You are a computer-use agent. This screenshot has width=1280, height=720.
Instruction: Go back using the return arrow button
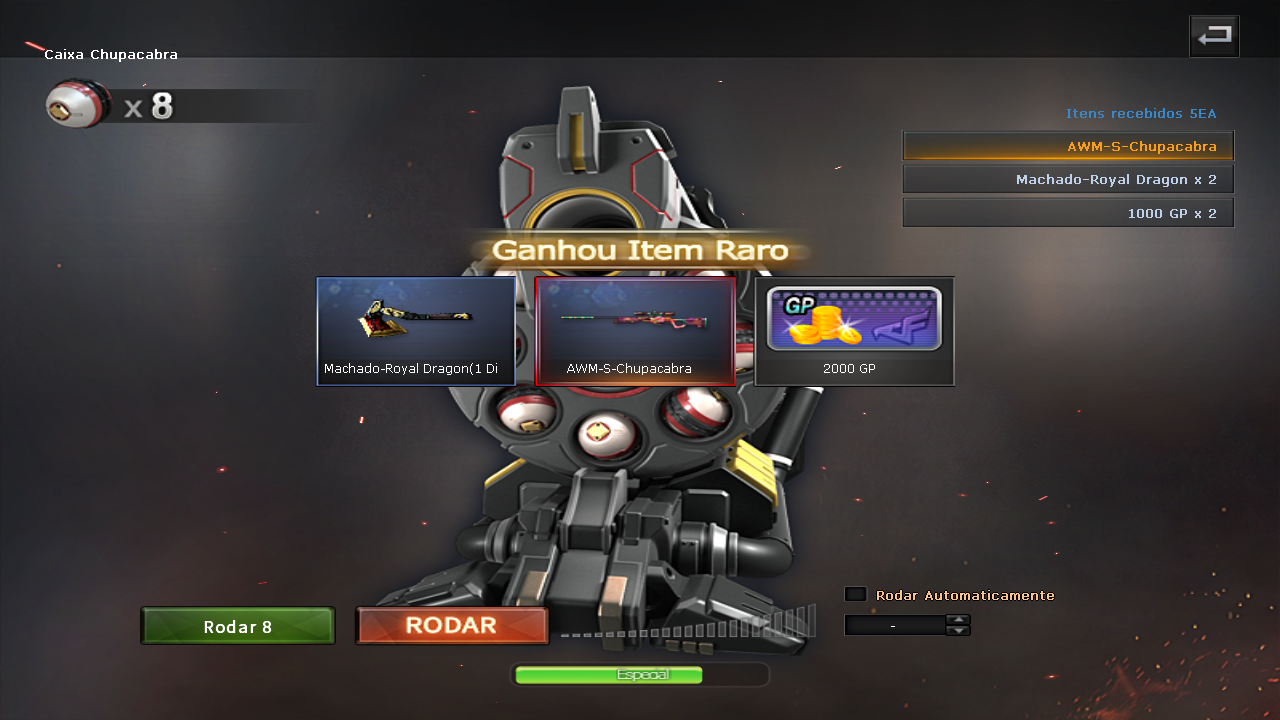click(1214, 36)
